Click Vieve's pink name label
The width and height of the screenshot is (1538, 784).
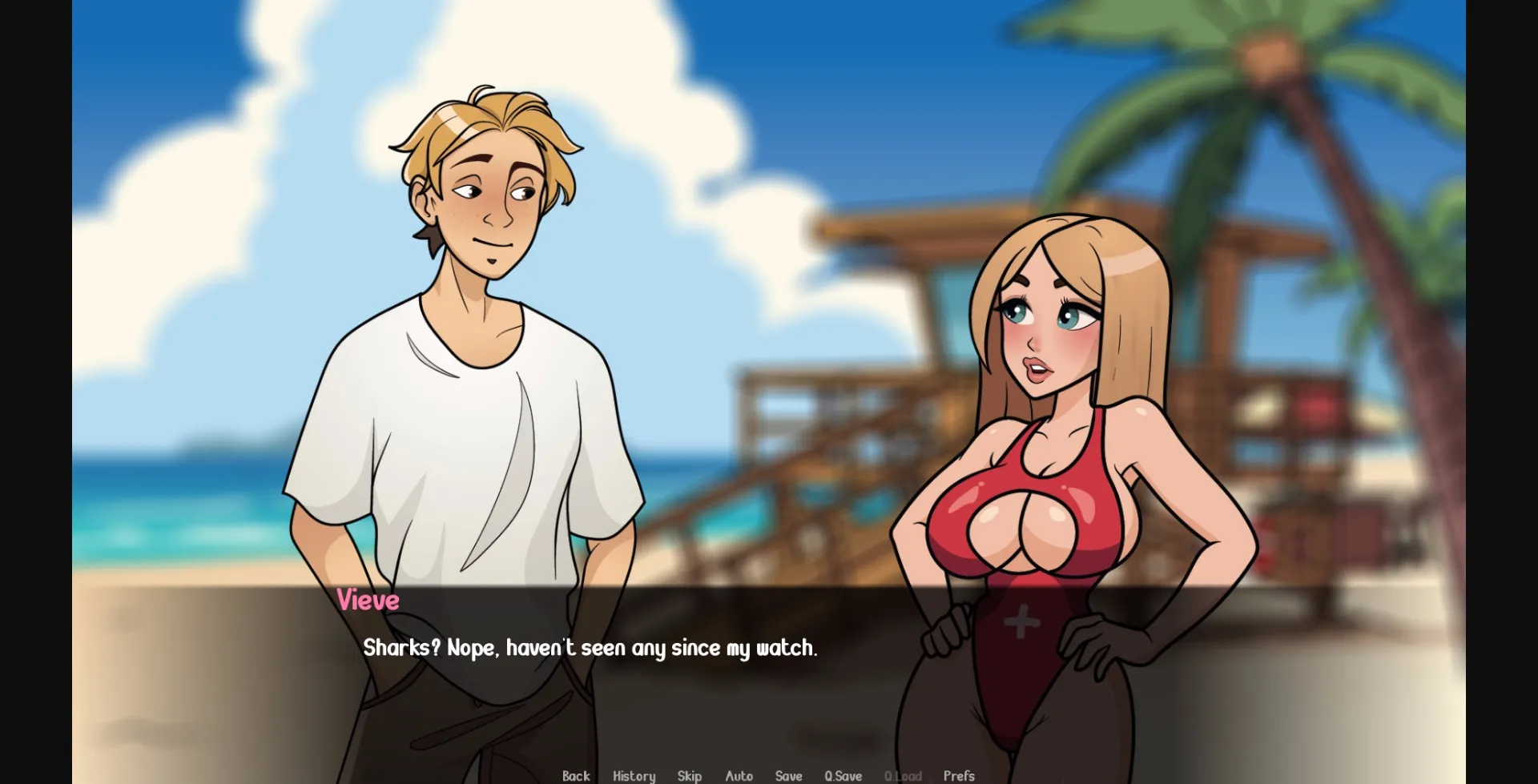367,601
